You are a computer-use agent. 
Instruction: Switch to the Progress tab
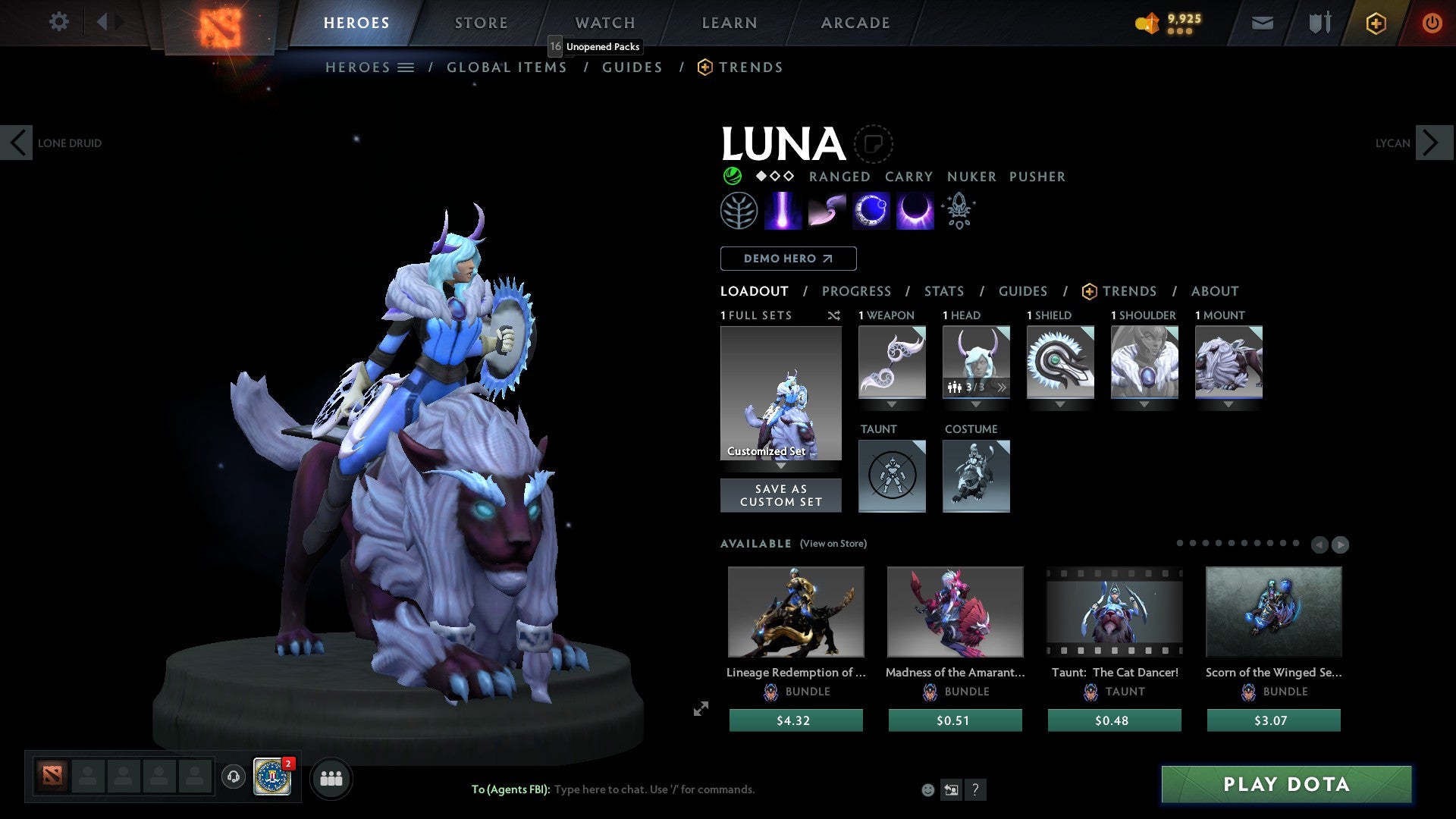[857, 290]
